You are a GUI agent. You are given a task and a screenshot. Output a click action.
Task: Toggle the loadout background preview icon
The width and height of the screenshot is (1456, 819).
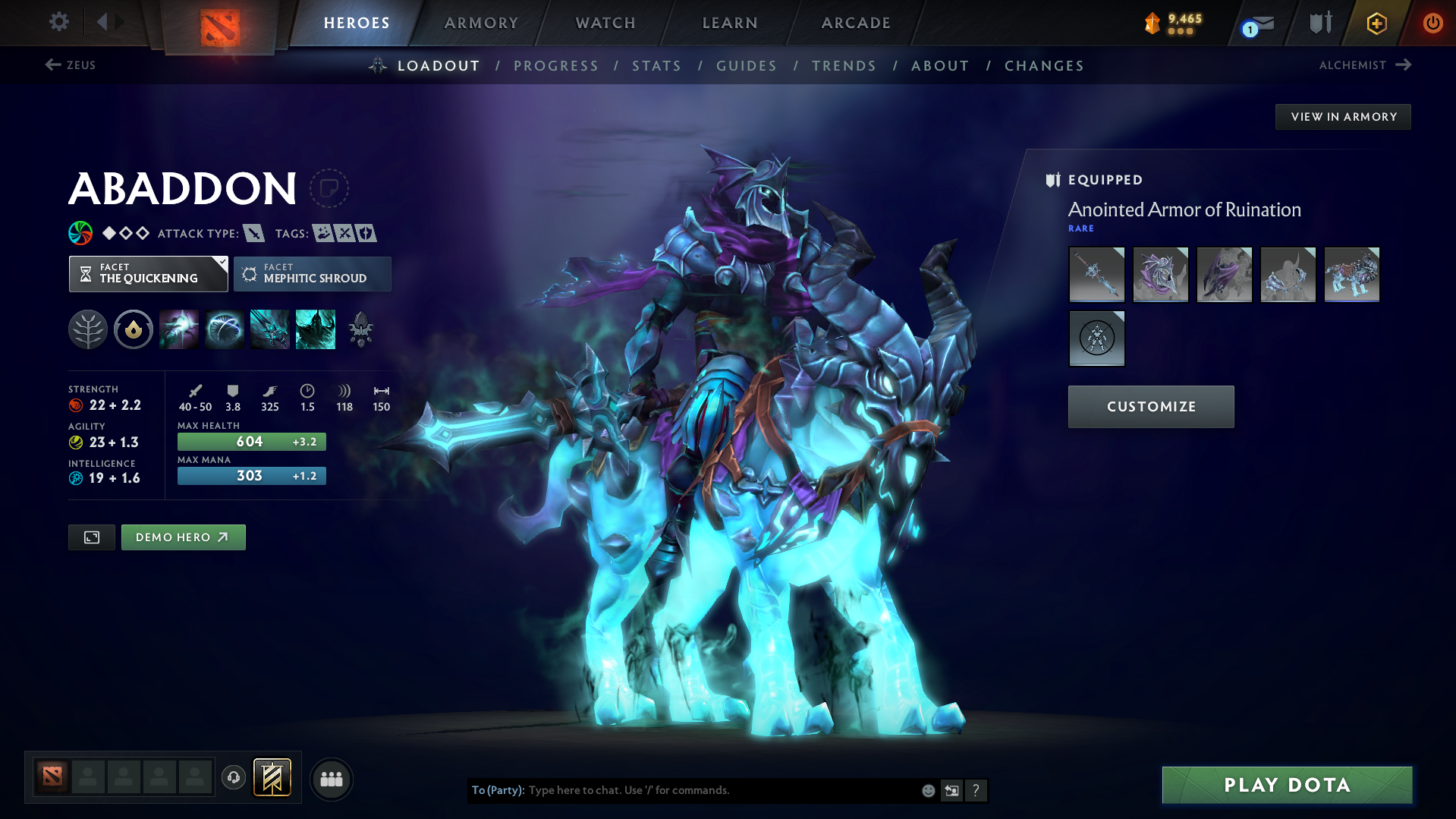pos(91,537)
